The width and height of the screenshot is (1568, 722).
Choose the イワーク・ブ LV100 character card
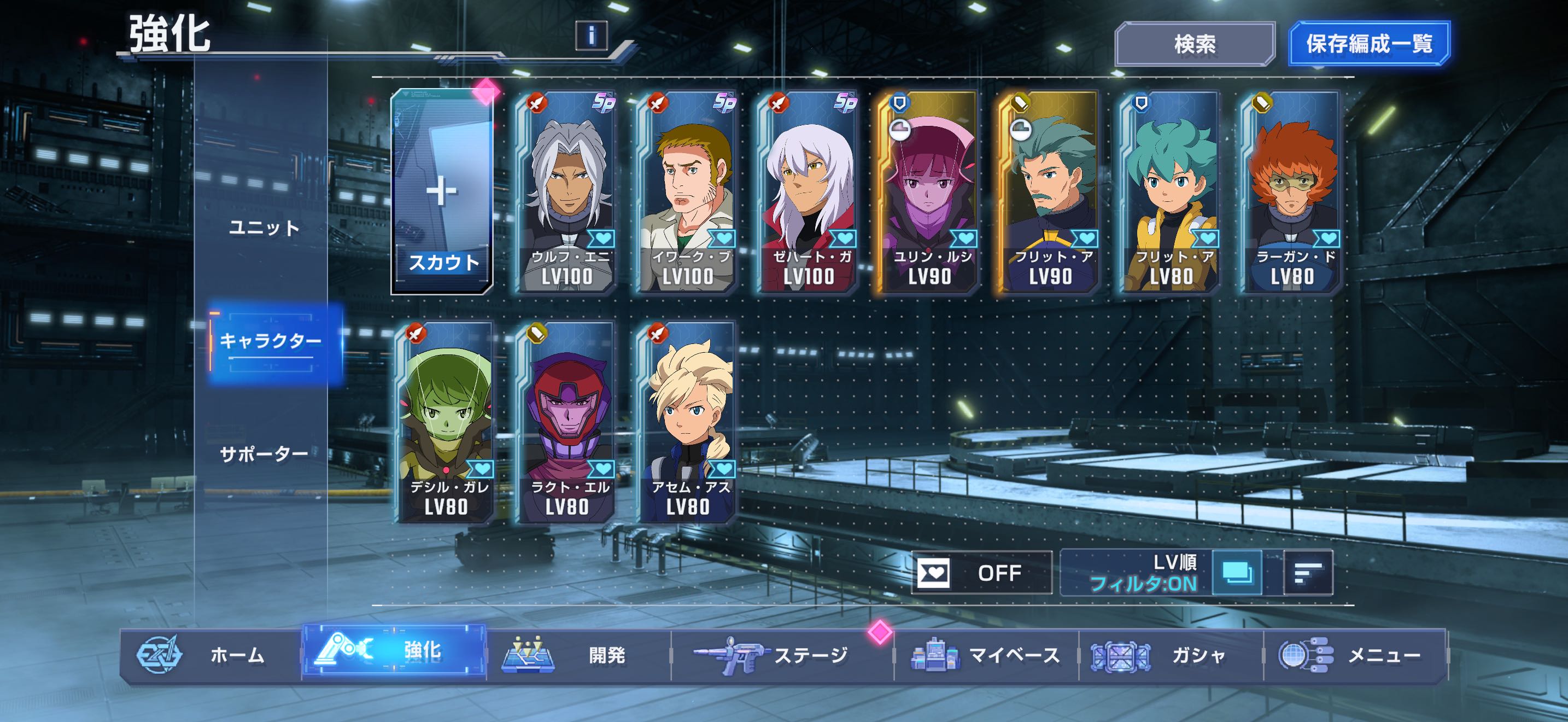[x=687, y=192]
